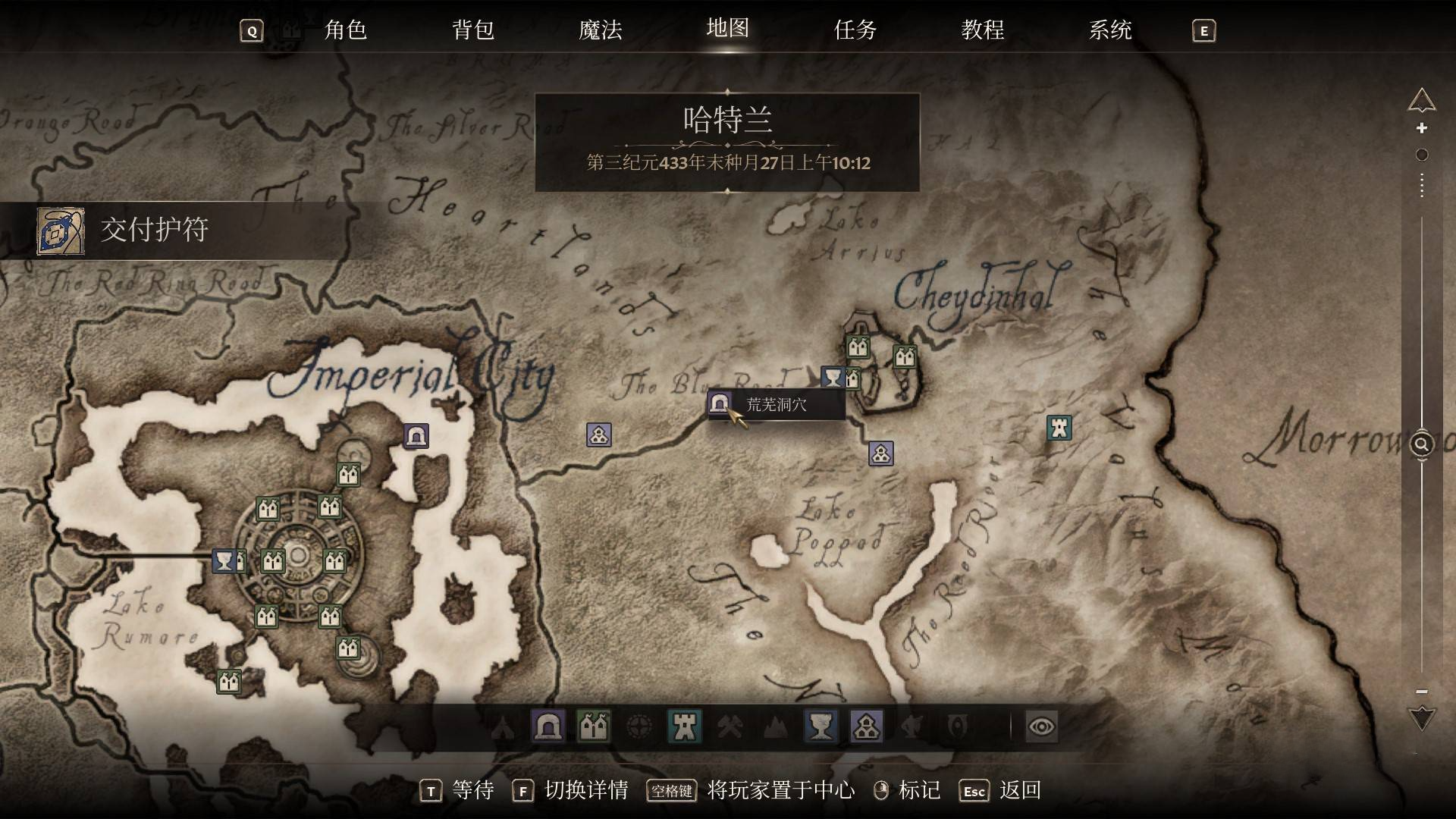Screen dimensions: 1456x819
Task: Toggle the eye visibility button for markers
Action: pyautogui.click(x=1041, y=726)
